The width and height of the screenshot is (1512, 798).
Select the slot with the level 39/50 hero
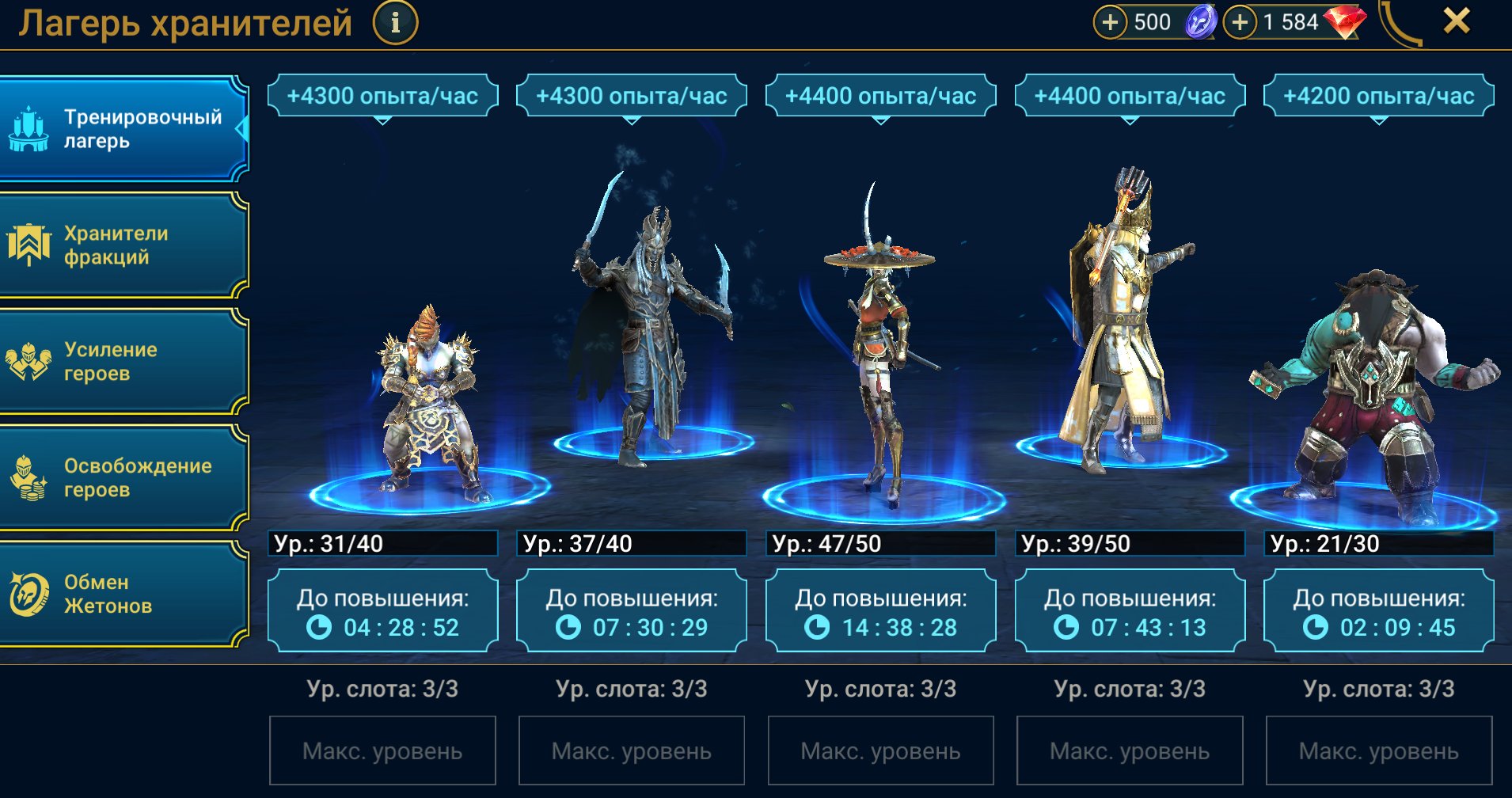point(1124,332)
